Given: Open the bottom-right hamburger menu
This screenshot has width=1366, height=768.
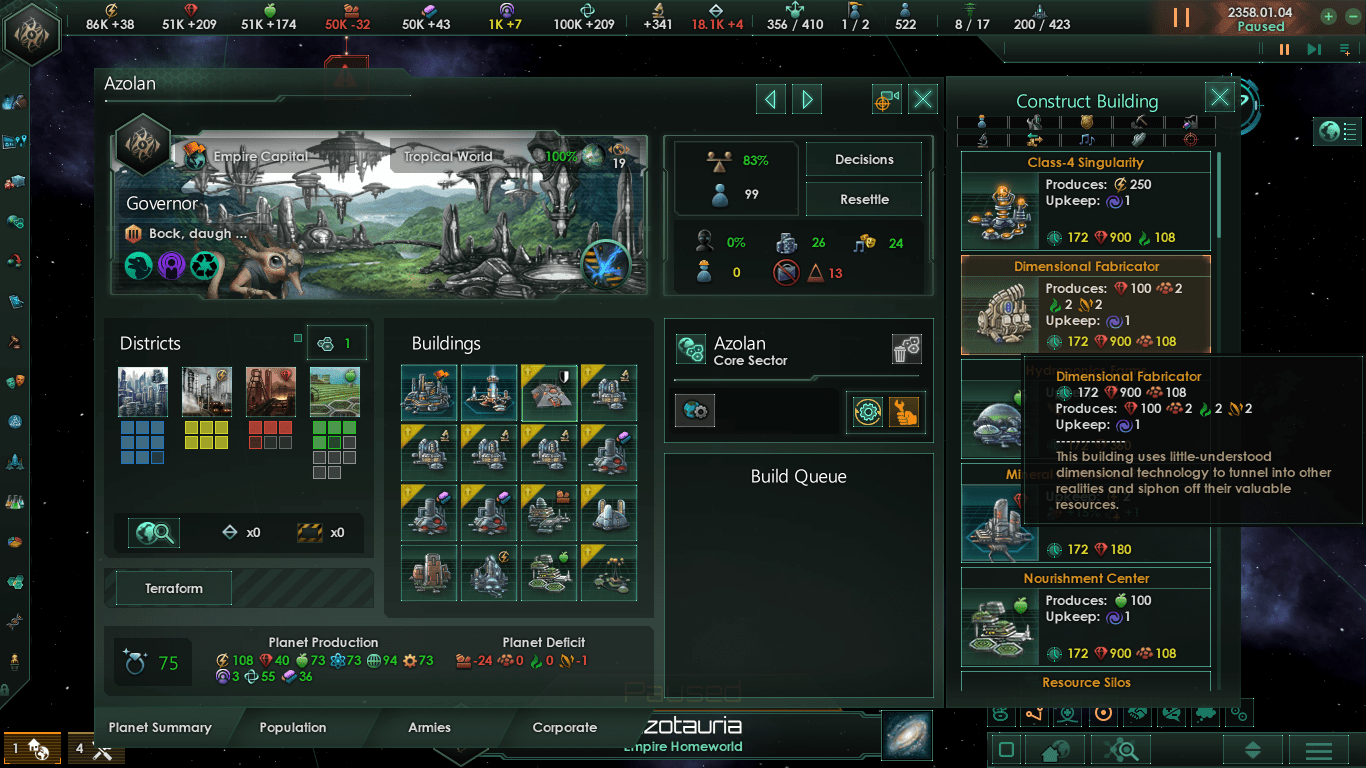Looking at the screenshot, I should (1318, 750).
